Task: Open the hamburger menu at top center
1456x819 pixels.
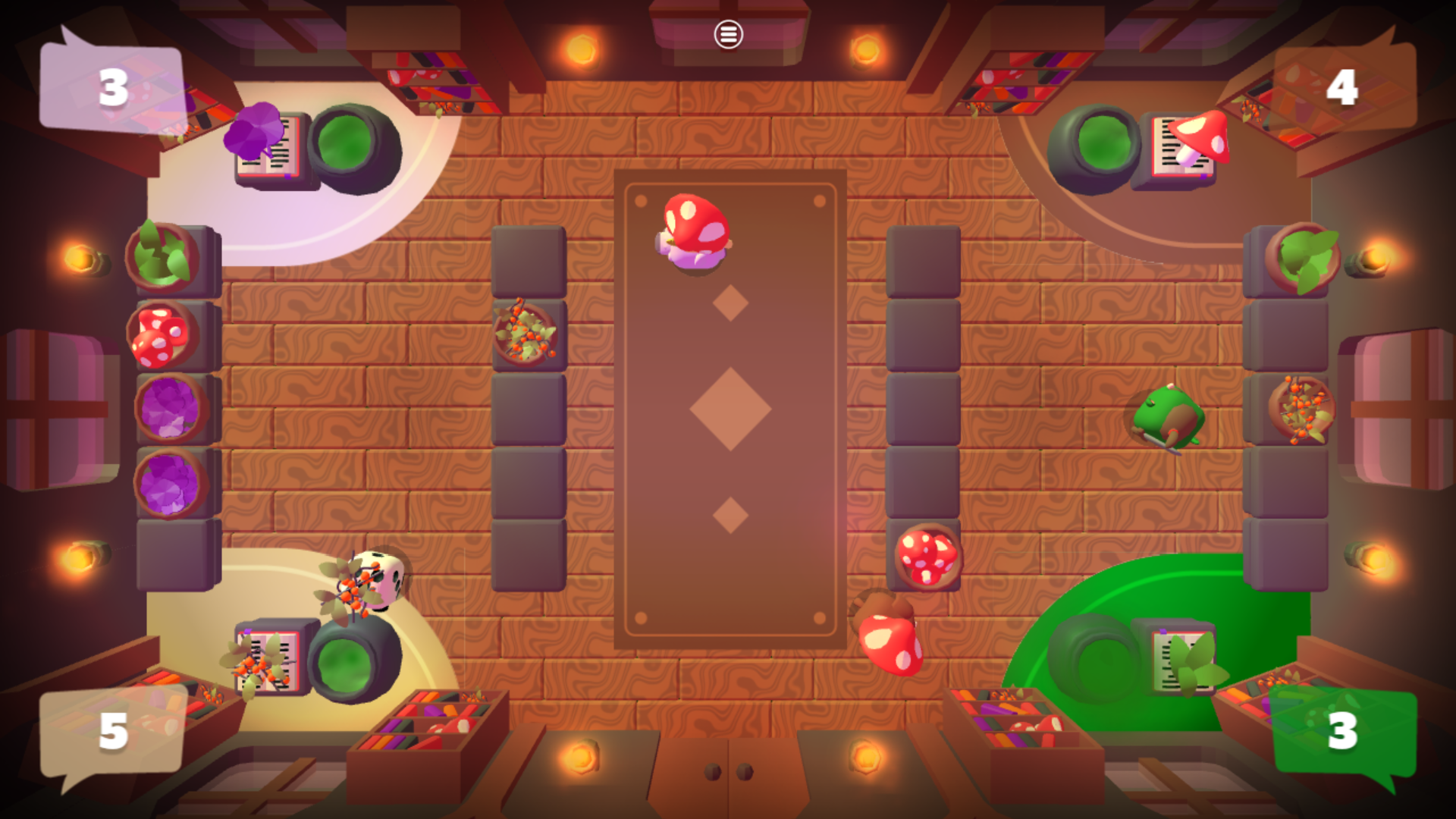Action: click(727, 34)
